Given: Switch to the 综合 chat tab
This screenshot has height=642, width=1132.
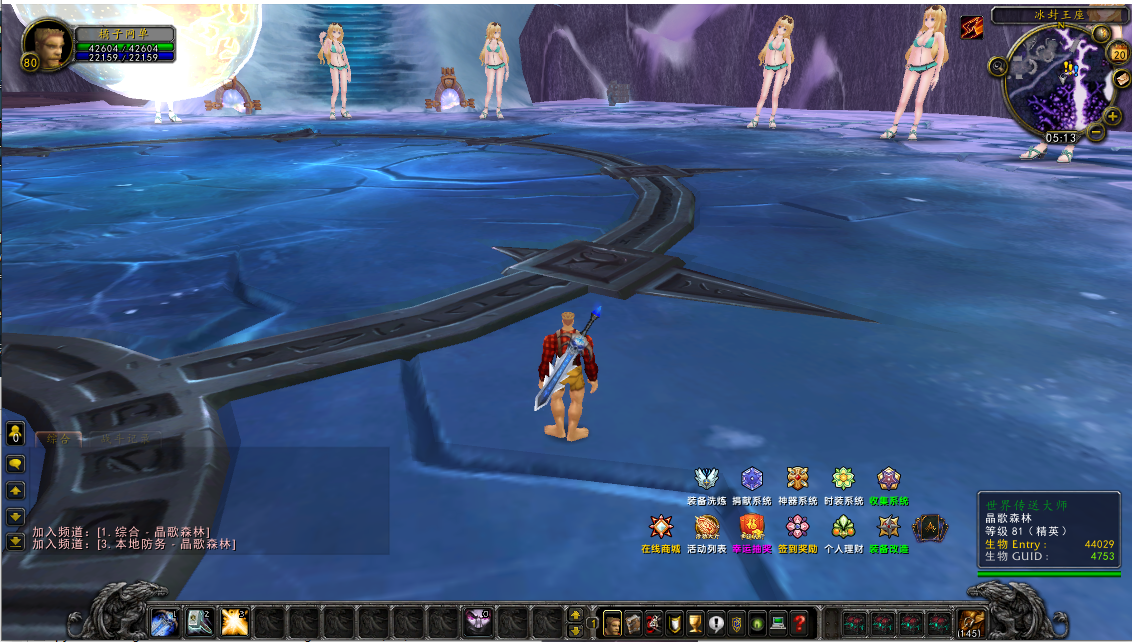Looking at the screenshot, I should [59, 438].
